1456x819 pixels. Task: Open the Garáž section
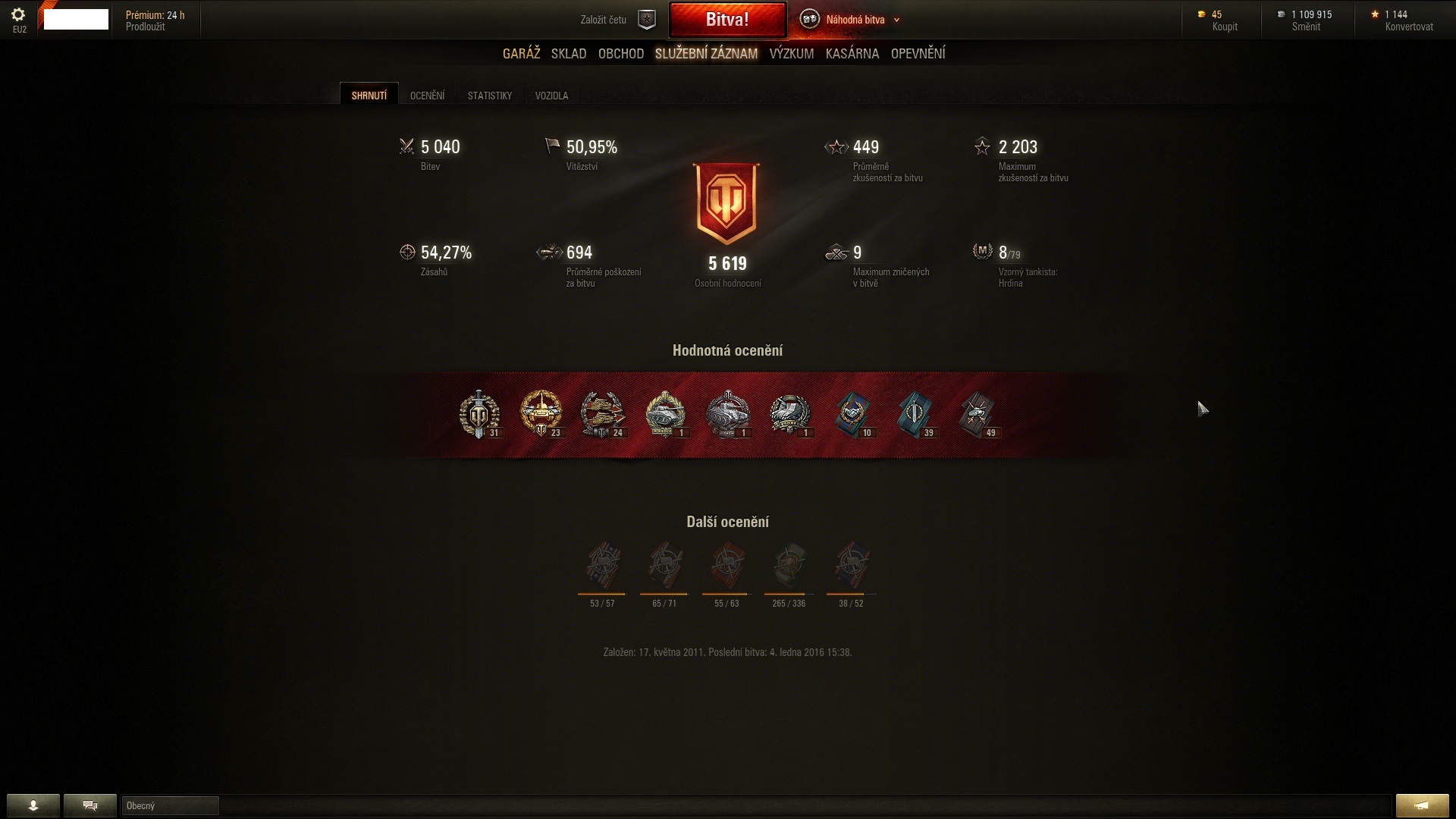coord(521,54)
